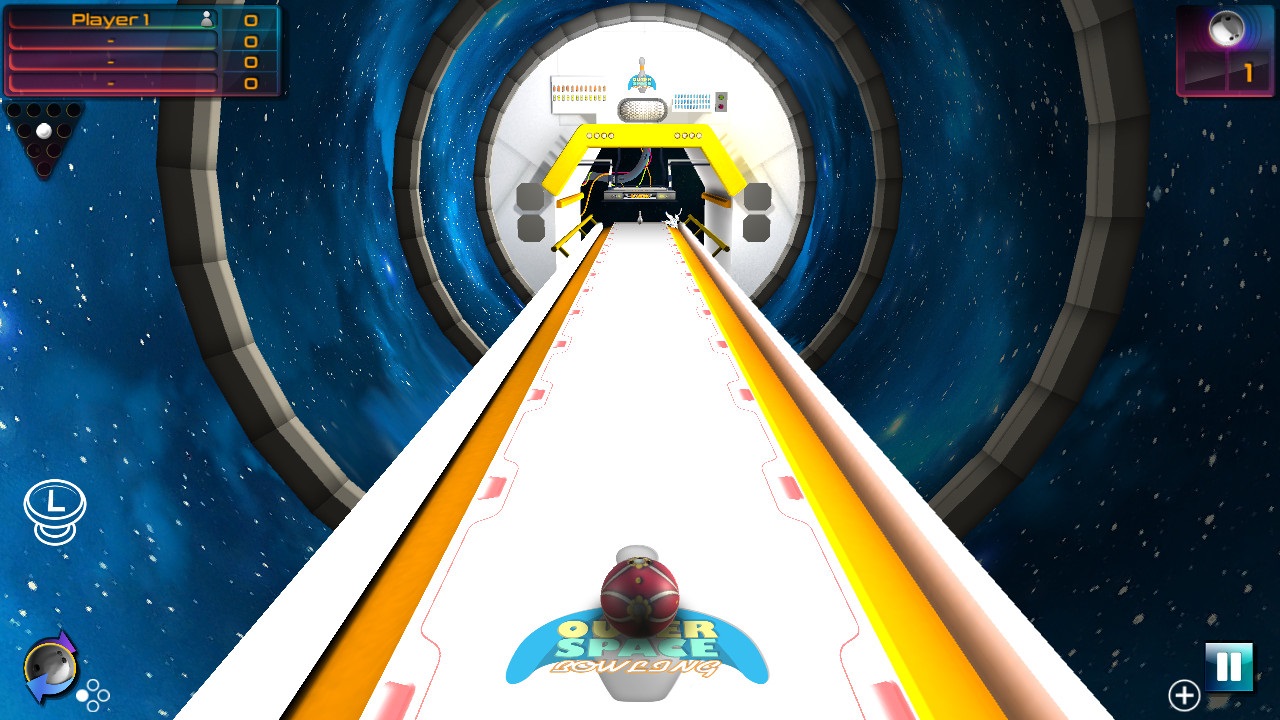Select the highlighted white pin in the rack
Viewport: 1280px width, 720px height.
tap(44, 131)
